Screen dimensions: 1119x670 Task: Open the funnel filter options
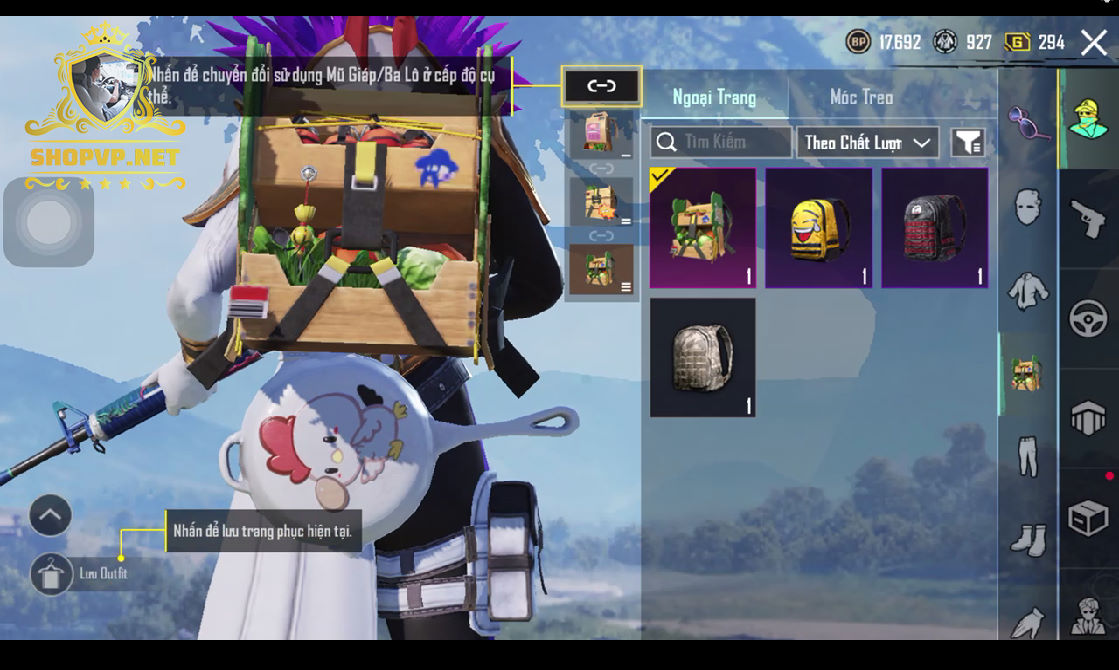coord(967,142)
